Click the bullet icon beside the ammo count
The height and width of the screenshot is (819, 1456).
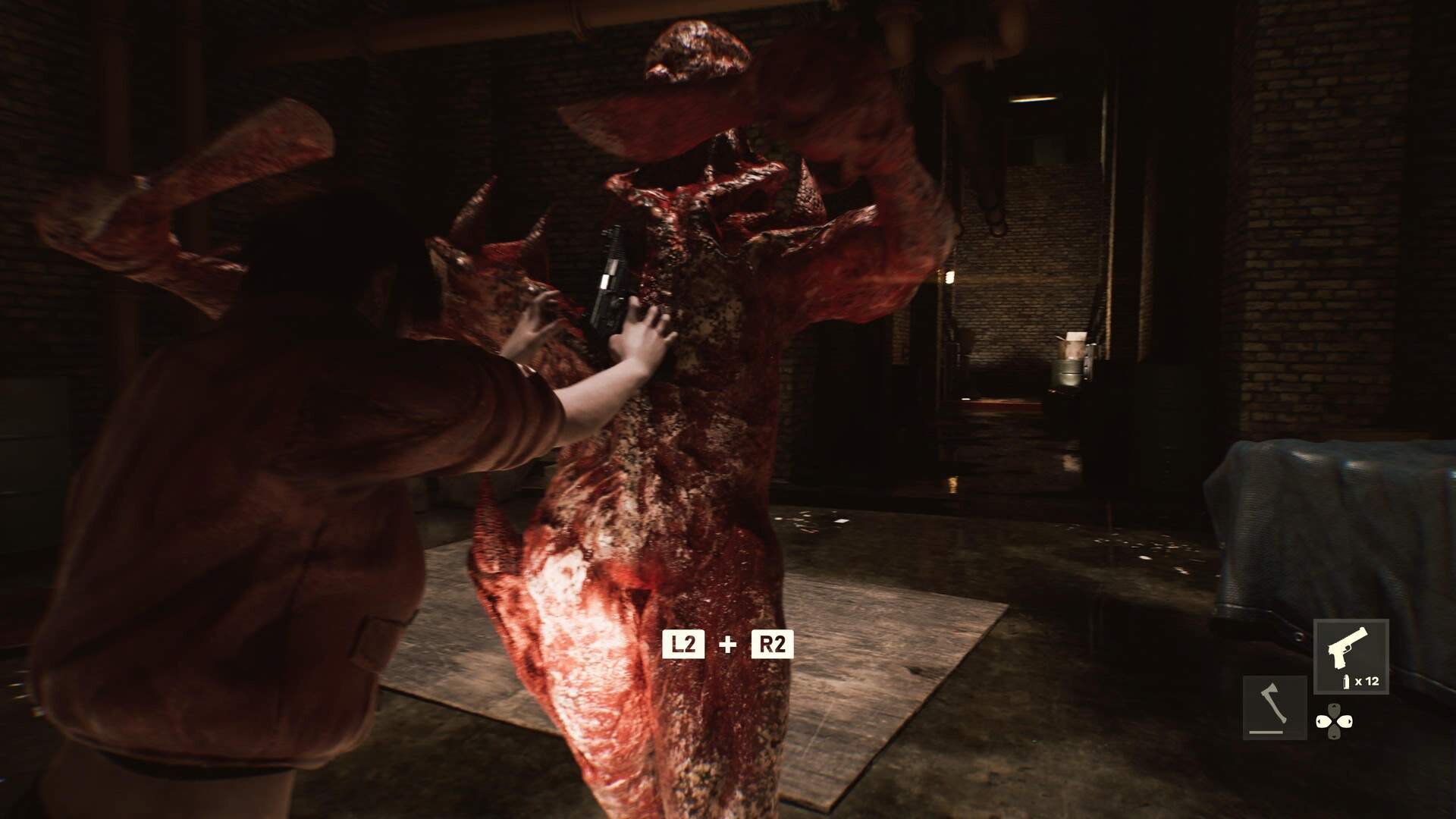pos(1346,681)
